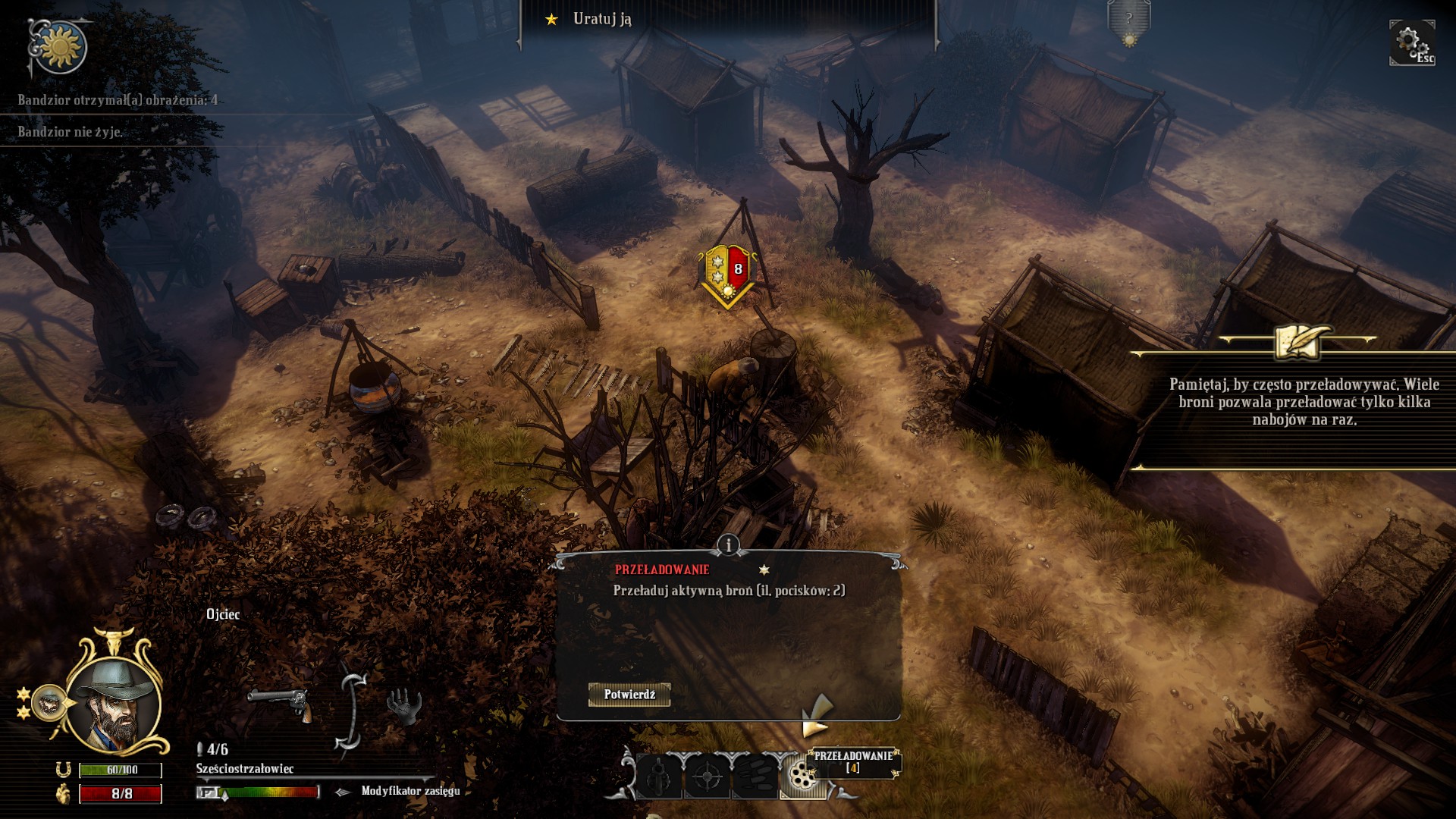Select the enemy shield marker showing 8

pos(727,273)
